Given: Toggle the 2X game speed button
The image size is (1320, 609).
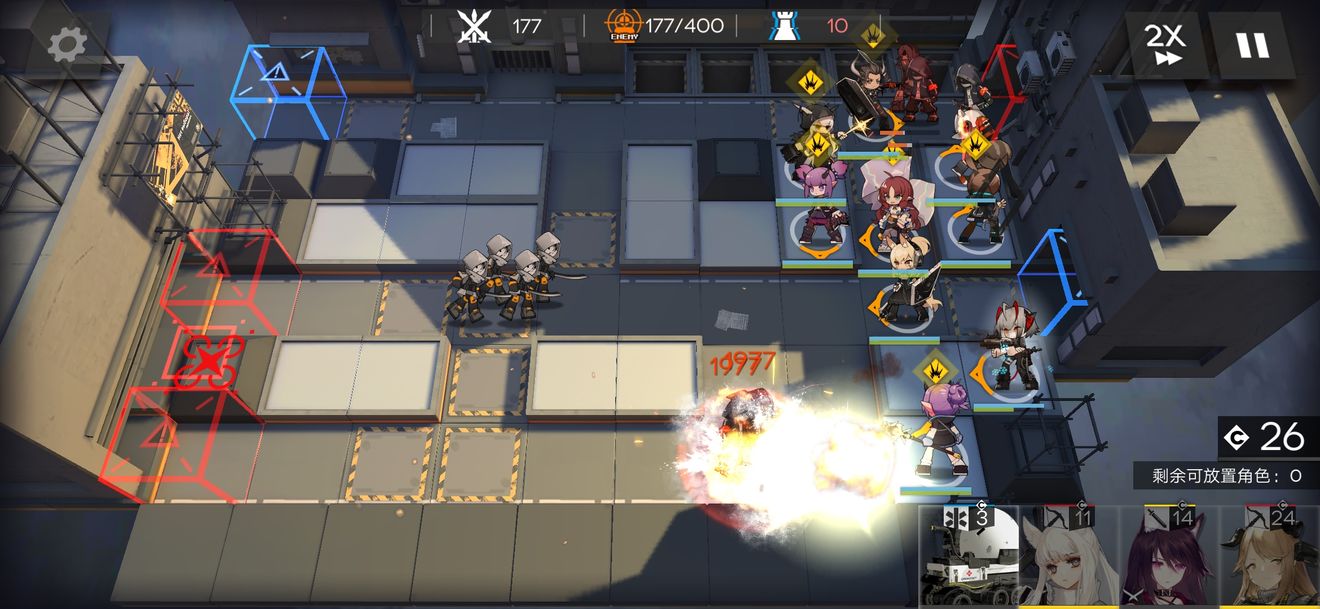Looking at the screenshot, I should click(x=1164, y=45).
